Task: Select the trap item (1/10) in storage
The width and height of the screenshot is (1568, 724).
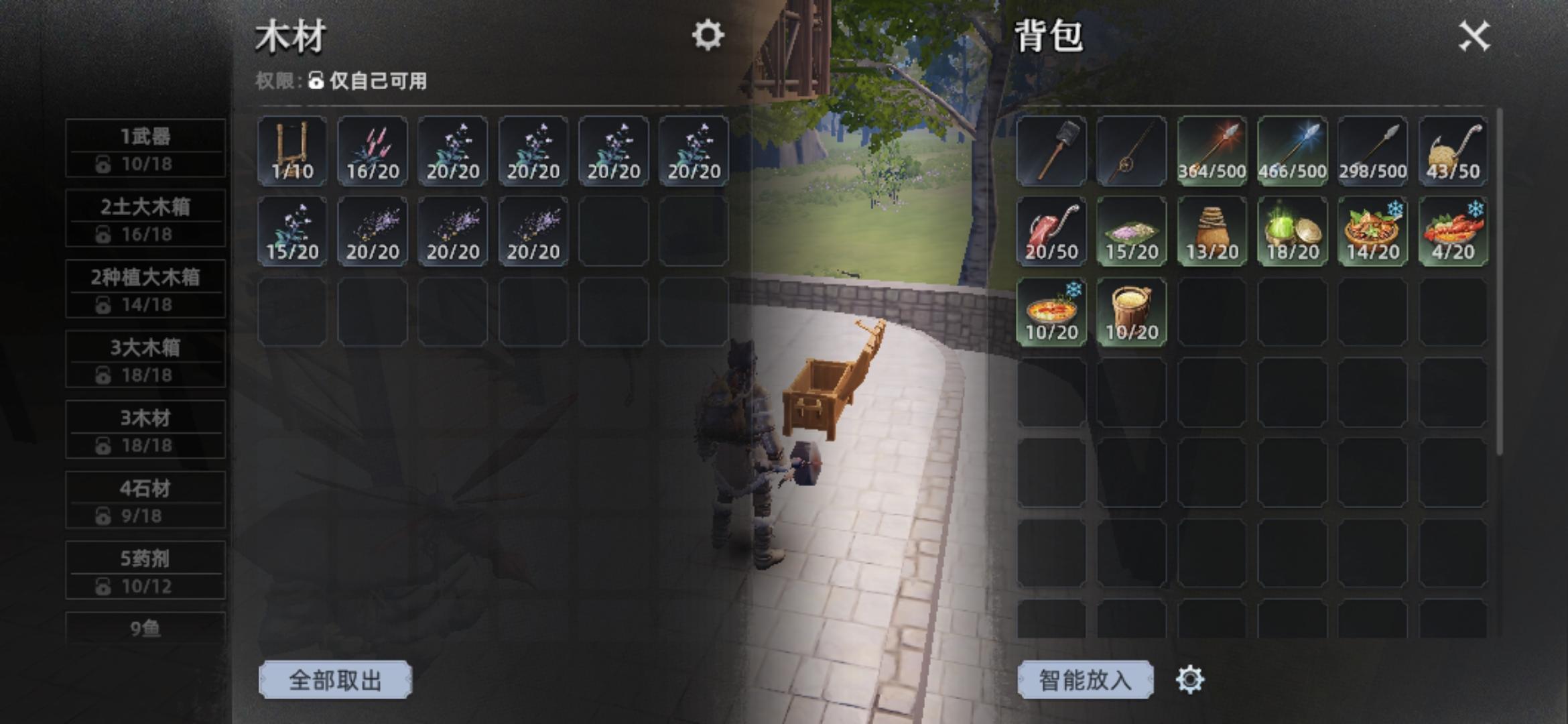Action: tap(291, 149)
